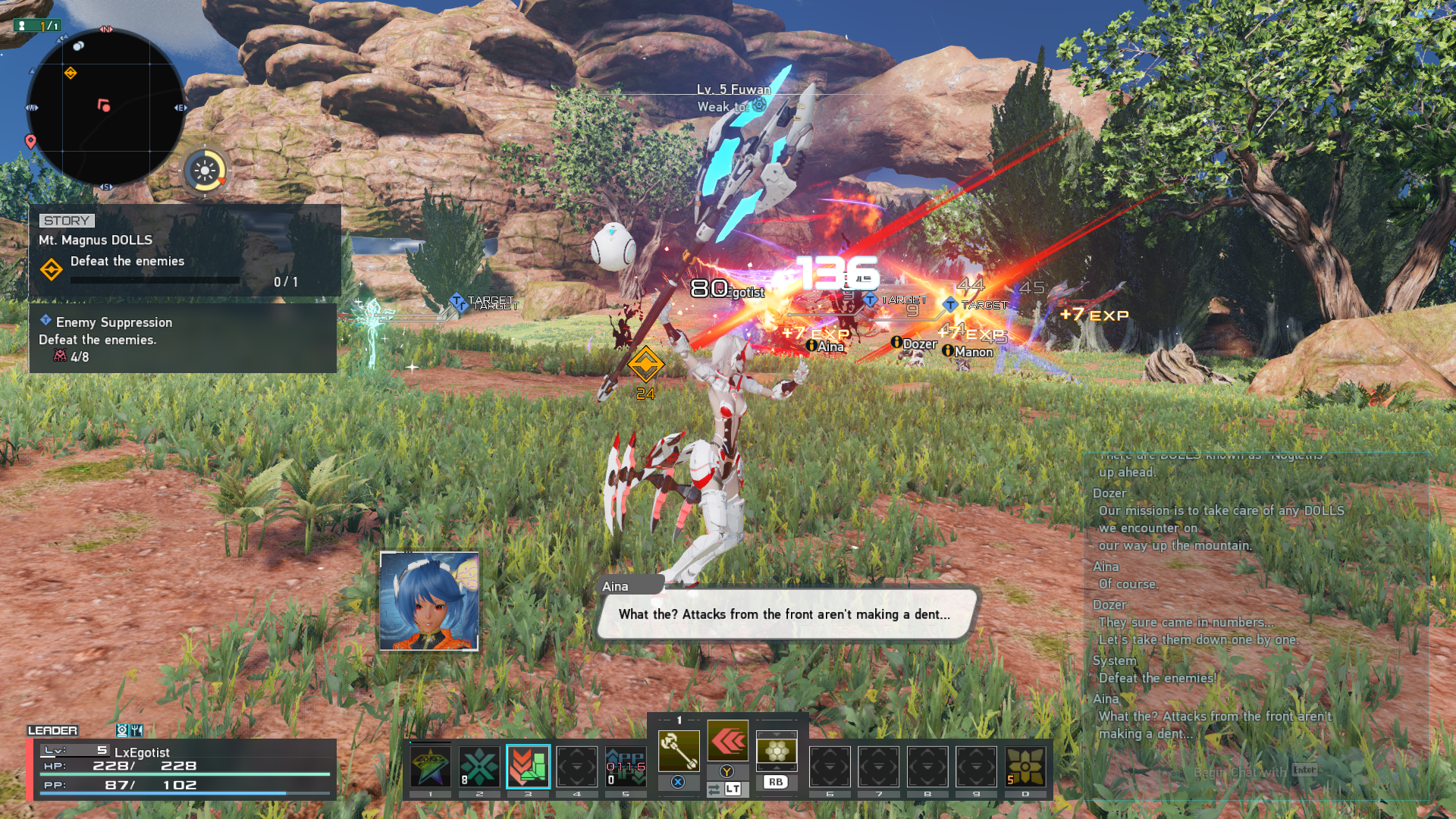Use the yellow flower item in last slot

[1025, 766]
